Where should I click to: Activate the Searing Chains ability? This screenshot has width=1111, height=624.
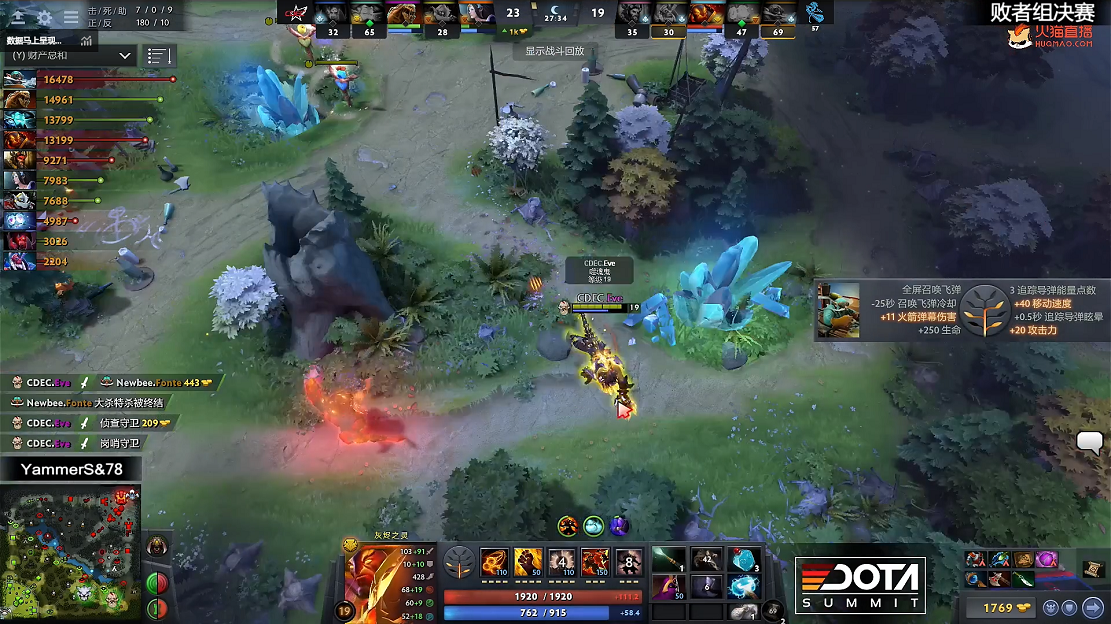pyautogui.click(x=494, y=562)
